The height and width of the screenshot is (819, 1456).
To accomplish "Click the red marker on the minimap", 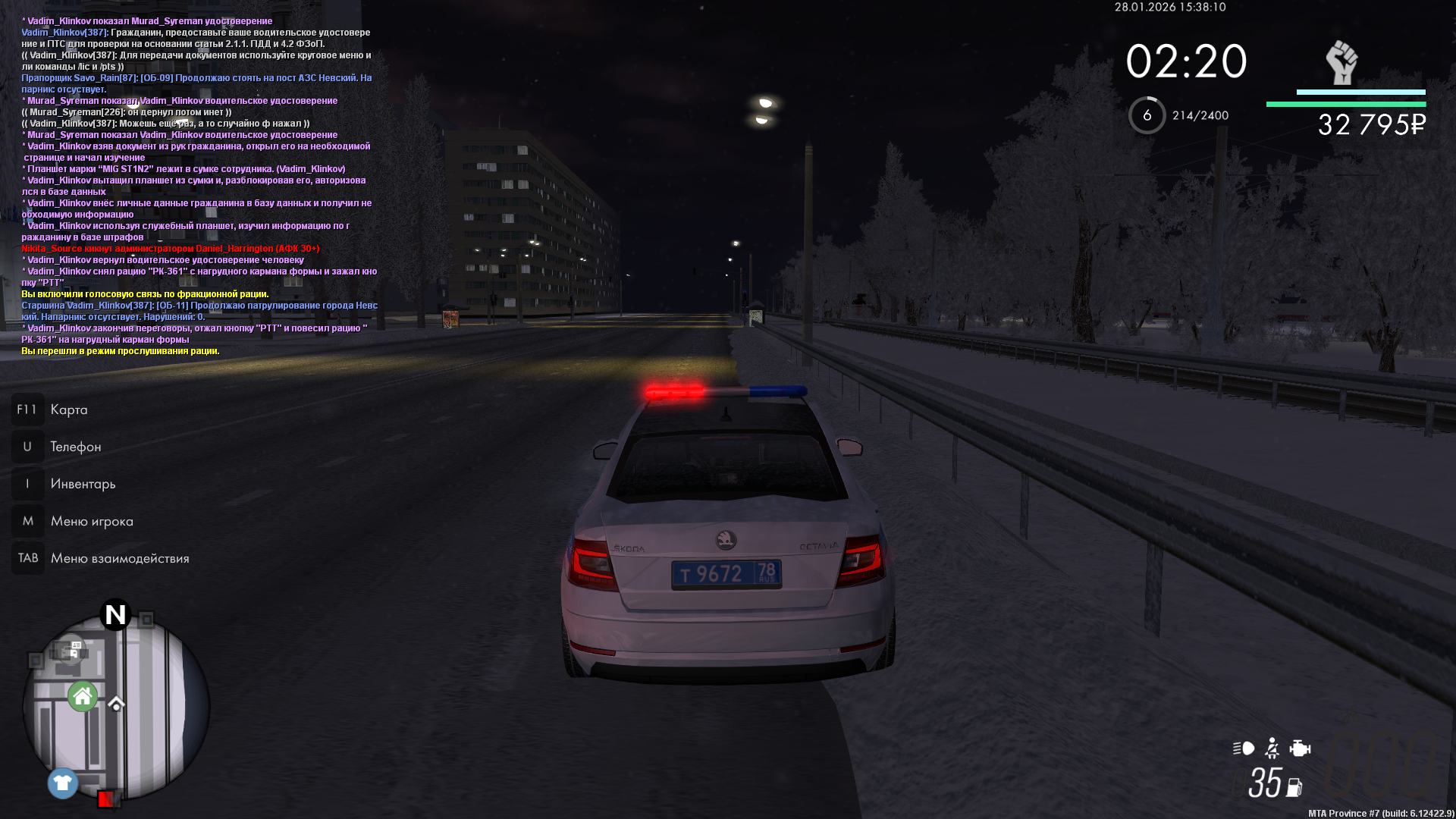I will click(106, 798).
